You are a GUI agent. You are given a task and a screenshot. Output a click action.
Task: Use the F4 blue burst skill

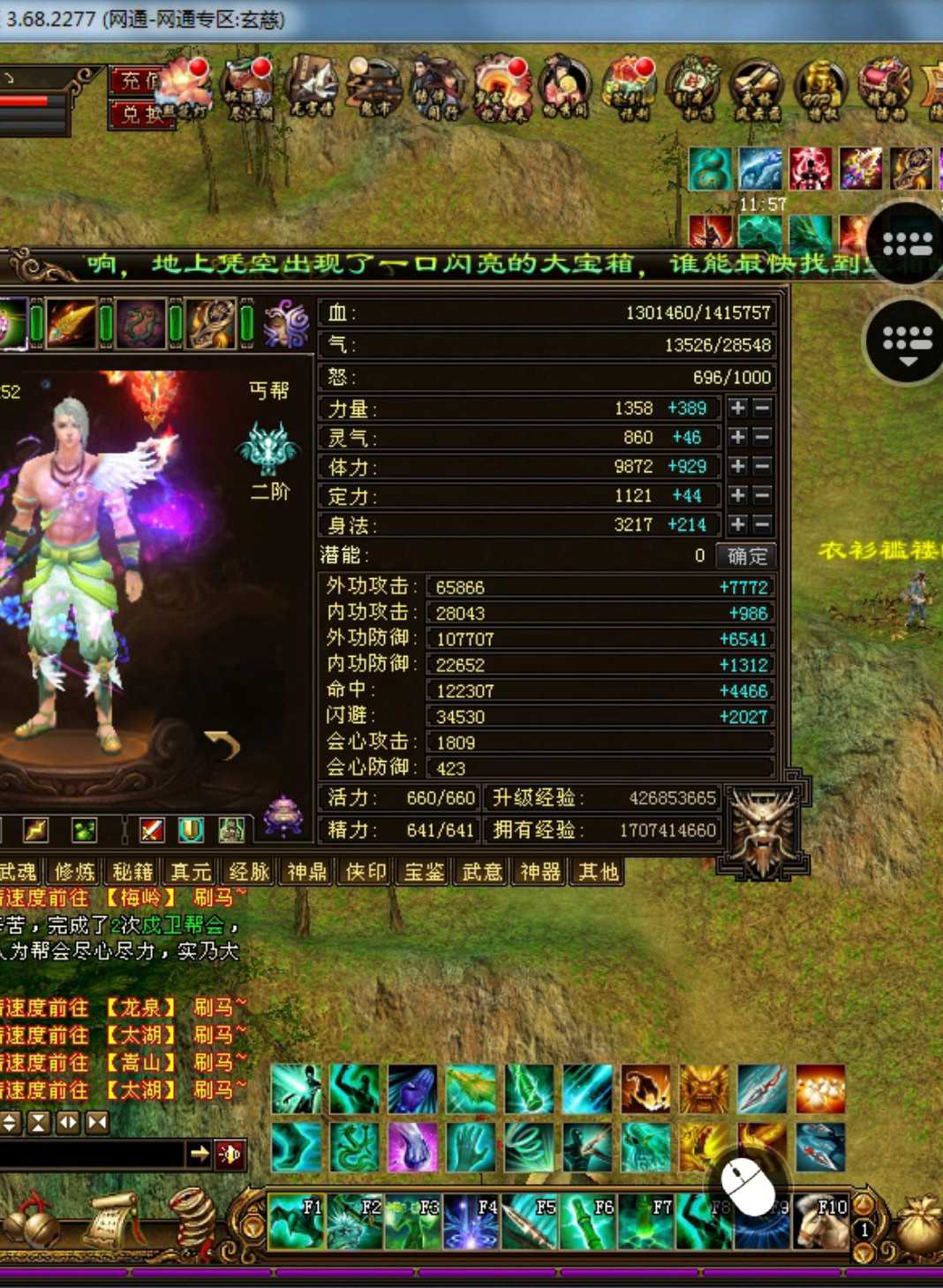(471, 1223)
